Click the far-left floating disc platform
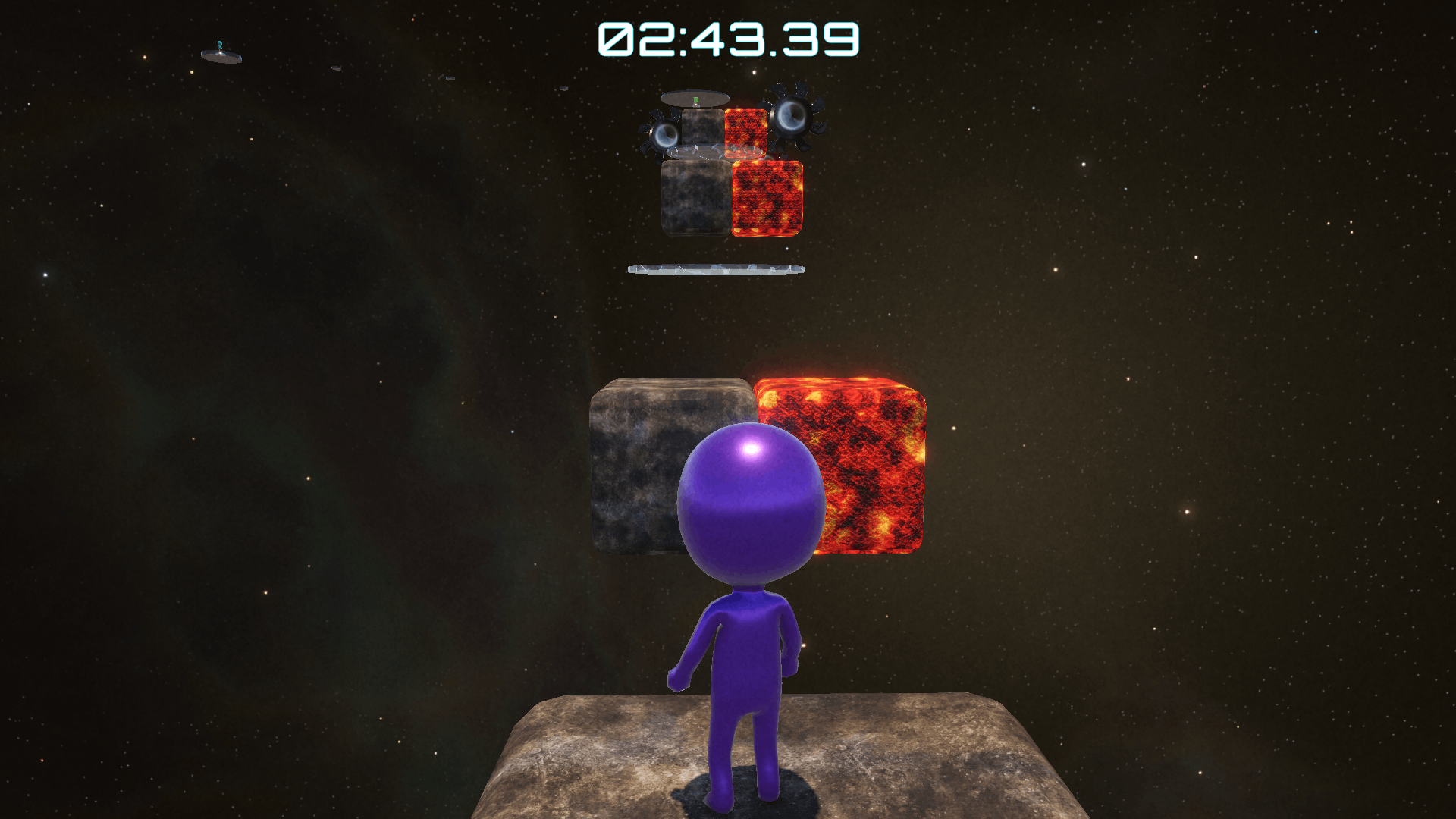 pyautogui.click(x=222, y=56)
